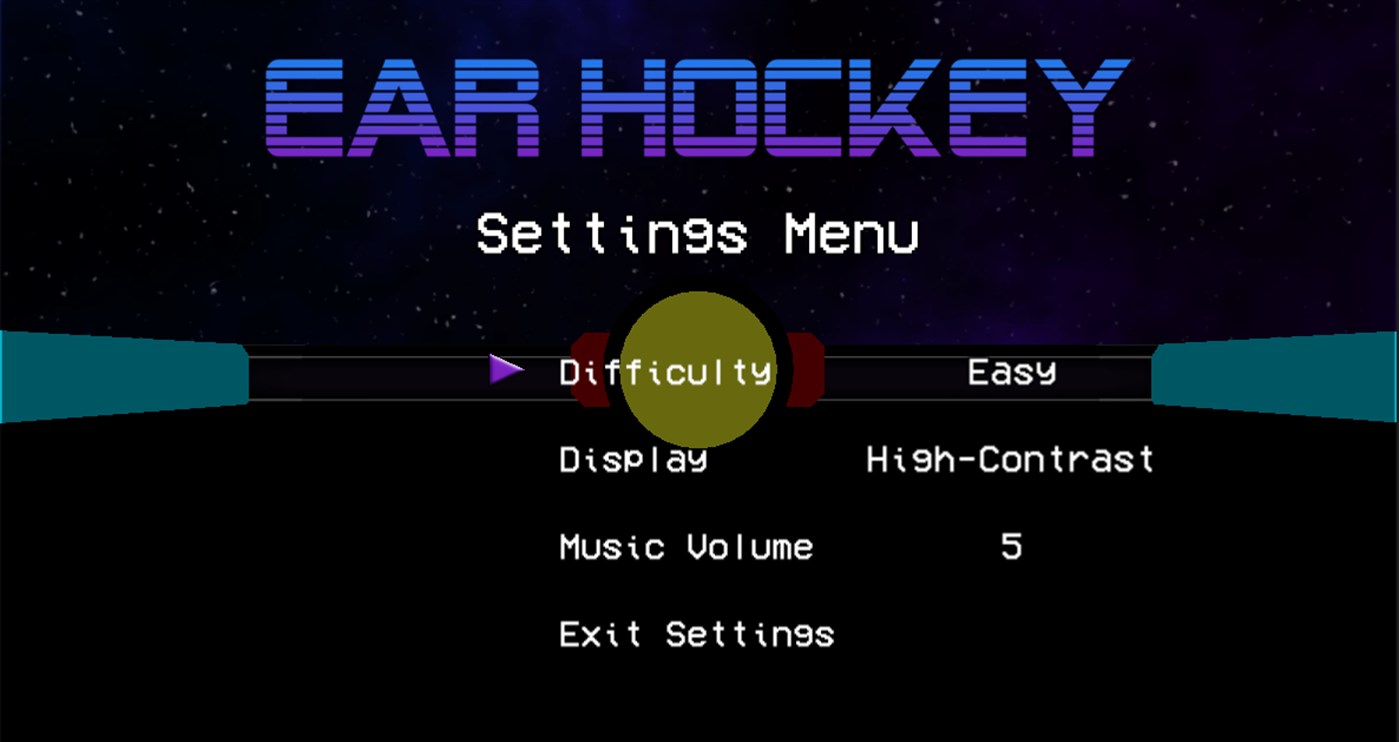Image resolution: width=1399 pixels, height=742 pixels.
Task: Select the Display menu entry
Action: click(633, 460)
